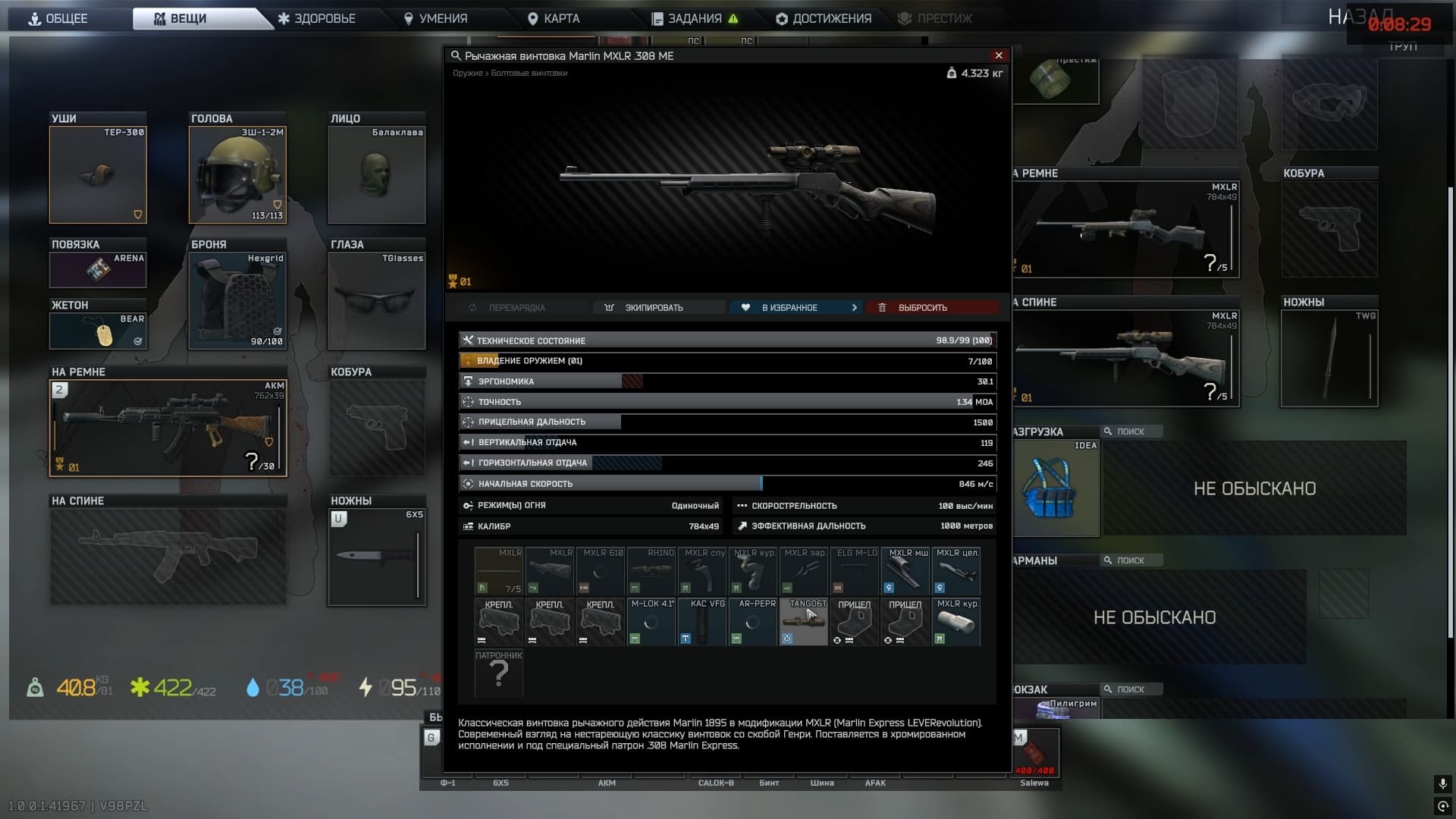Screen dimensions: 1456x819
Task: Click the KAC VFG foregrip slot
Action: coord(701,622)
